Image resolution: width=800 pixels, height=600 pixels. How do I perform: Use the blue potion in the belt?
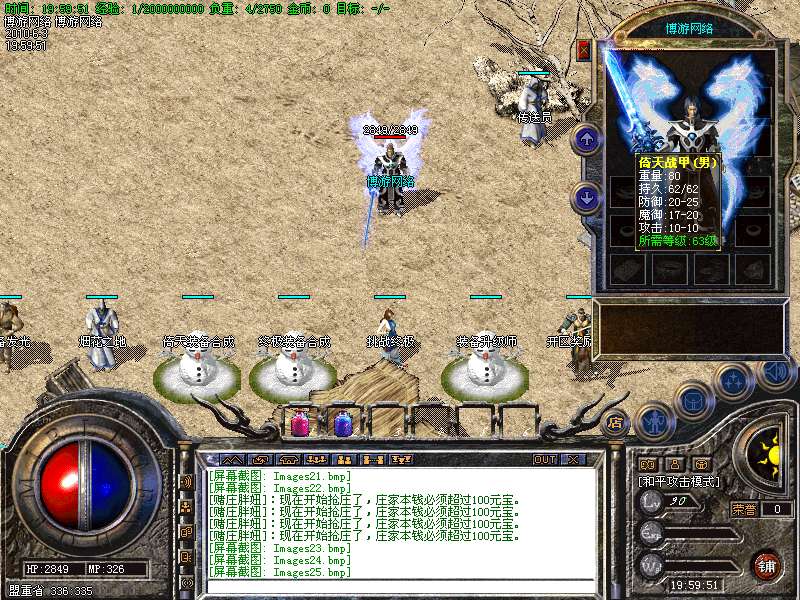pyautogui.click(x=343, y=423)
